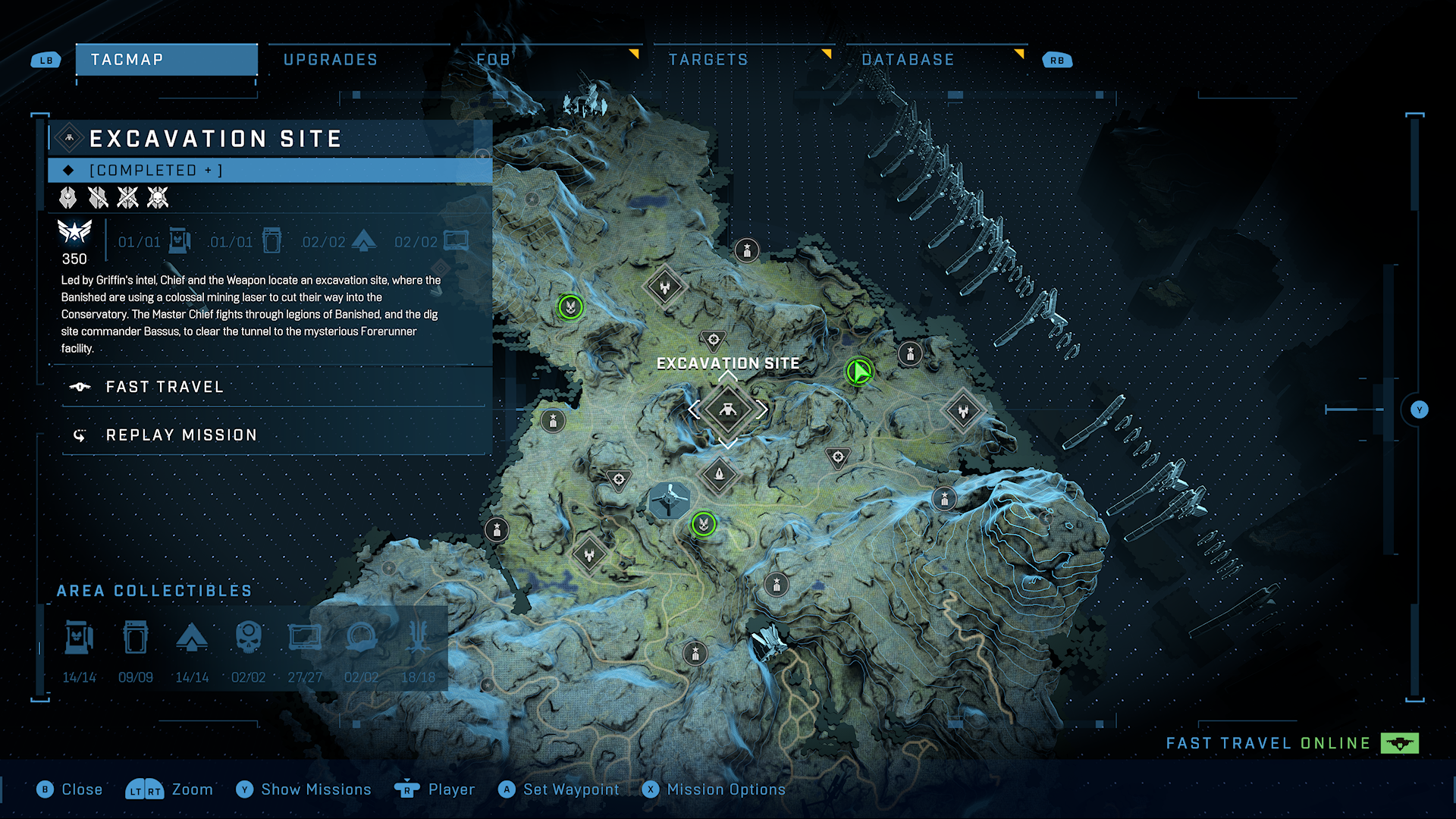Select the blue hexagonal FOB marker
Image resolution: width=1456 pixels, height=819 pixels.
point(670,501)
